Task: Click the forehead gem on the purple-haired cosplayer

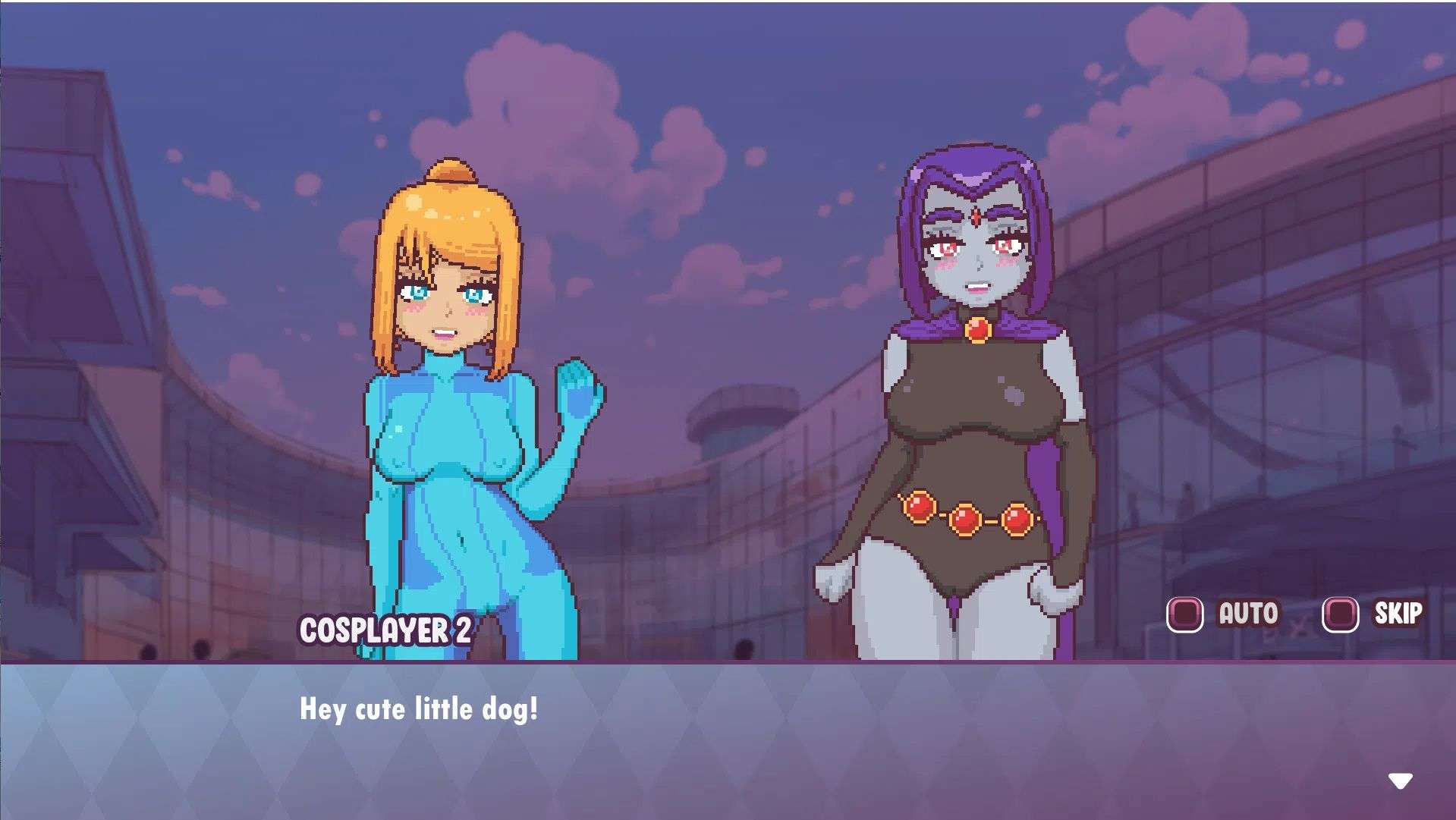Action: tap(974, 215)
